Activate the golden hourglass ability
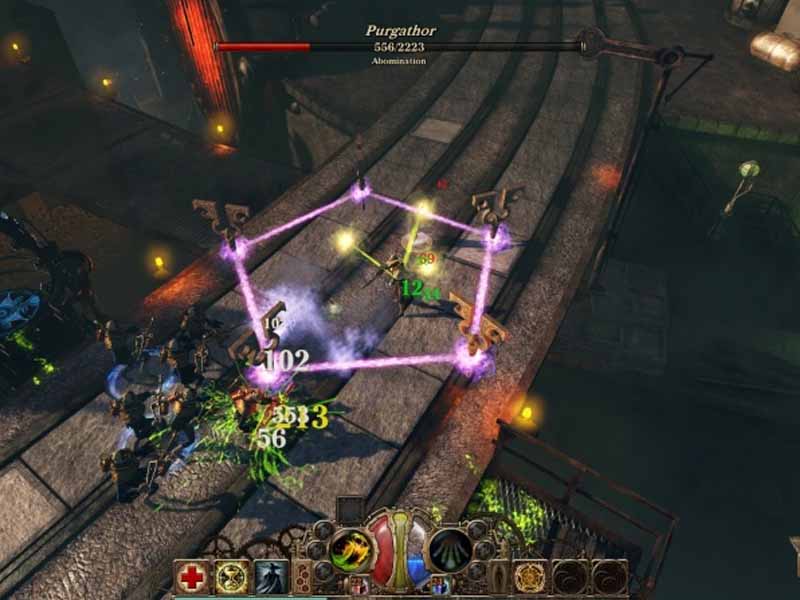The image size is (800, 600). pos(232,577)
